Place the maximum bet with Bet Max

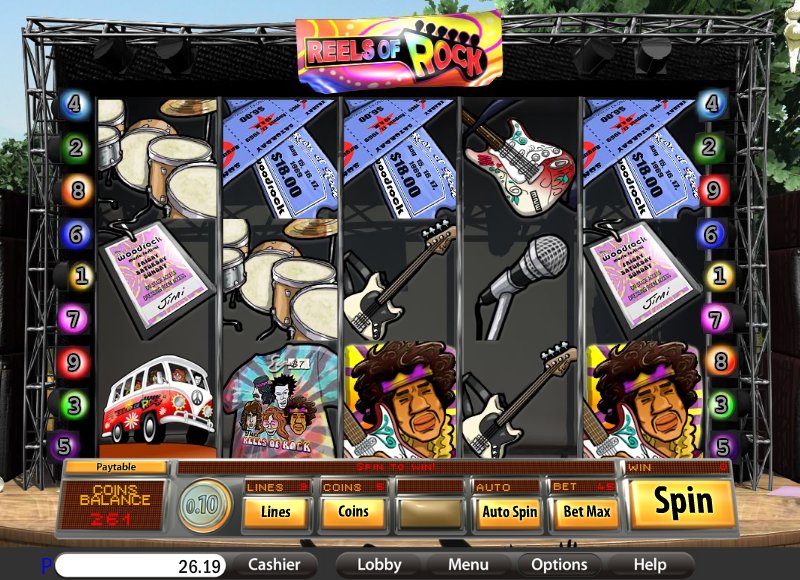586,512
